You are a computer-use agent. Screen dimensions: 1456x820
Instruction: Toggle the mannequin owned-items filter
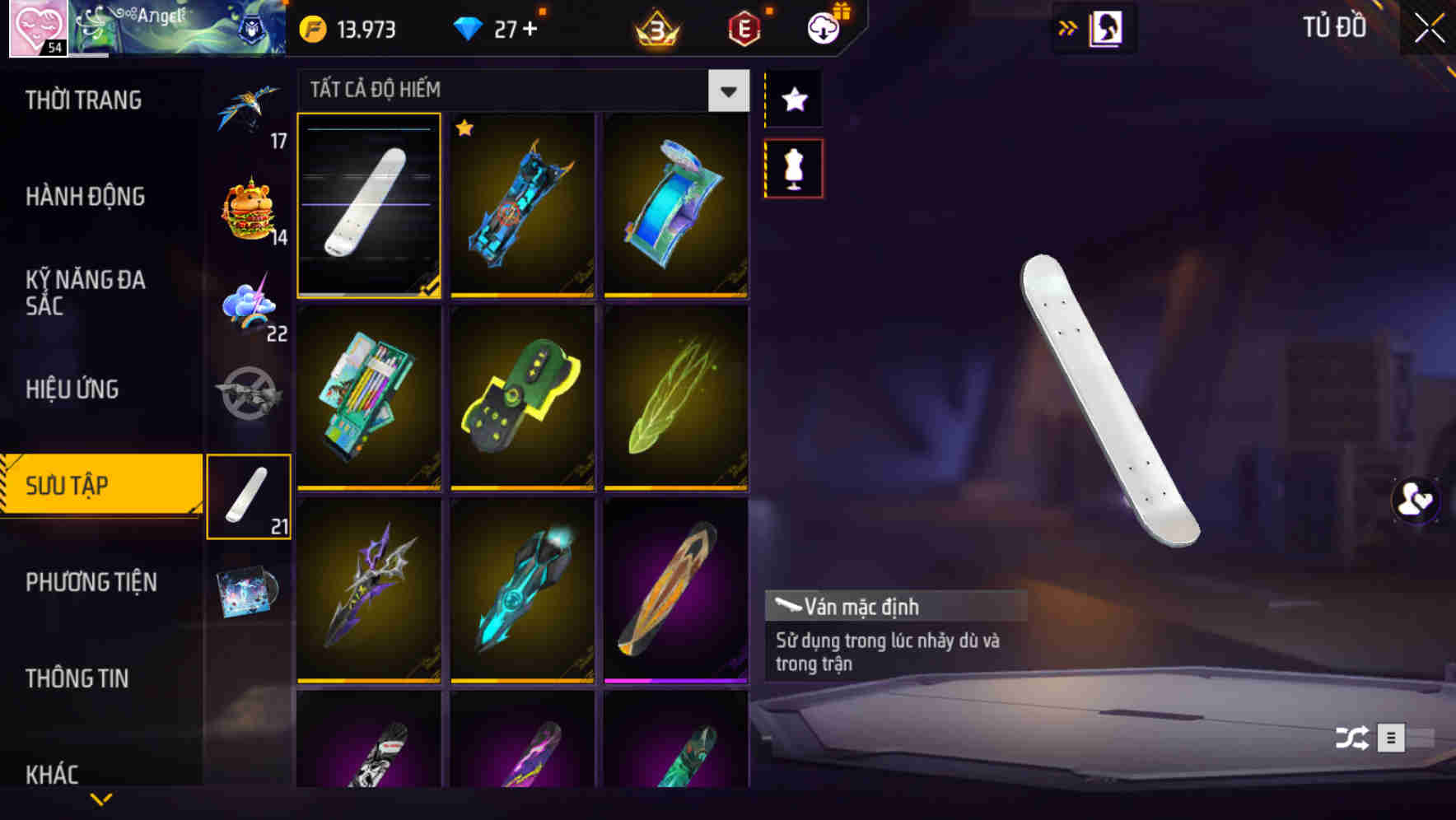click(793, 167)
